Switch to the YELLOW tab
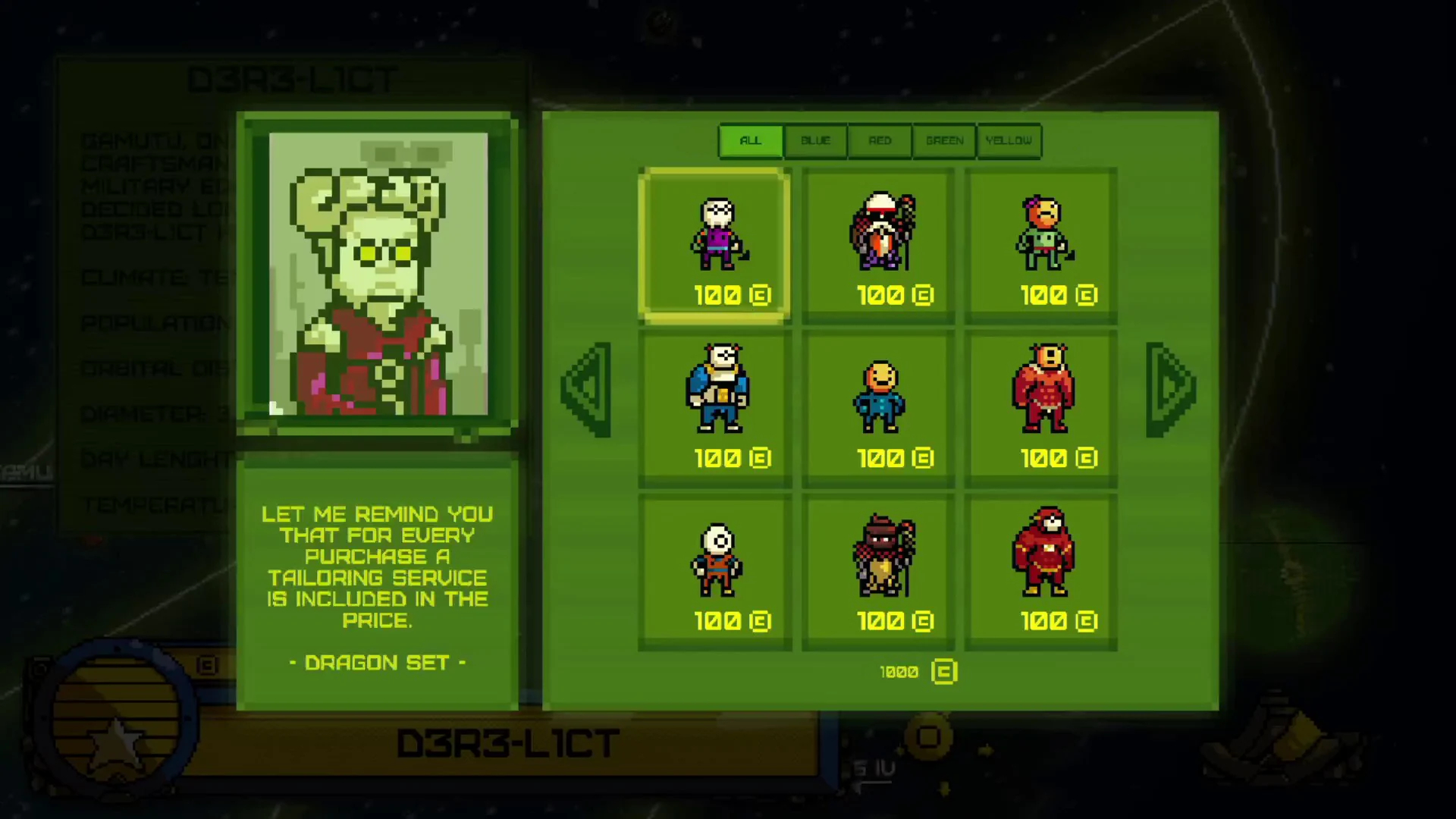Image resolution: width=1456 pixels, height=819 pixels. click(1009, 140)
